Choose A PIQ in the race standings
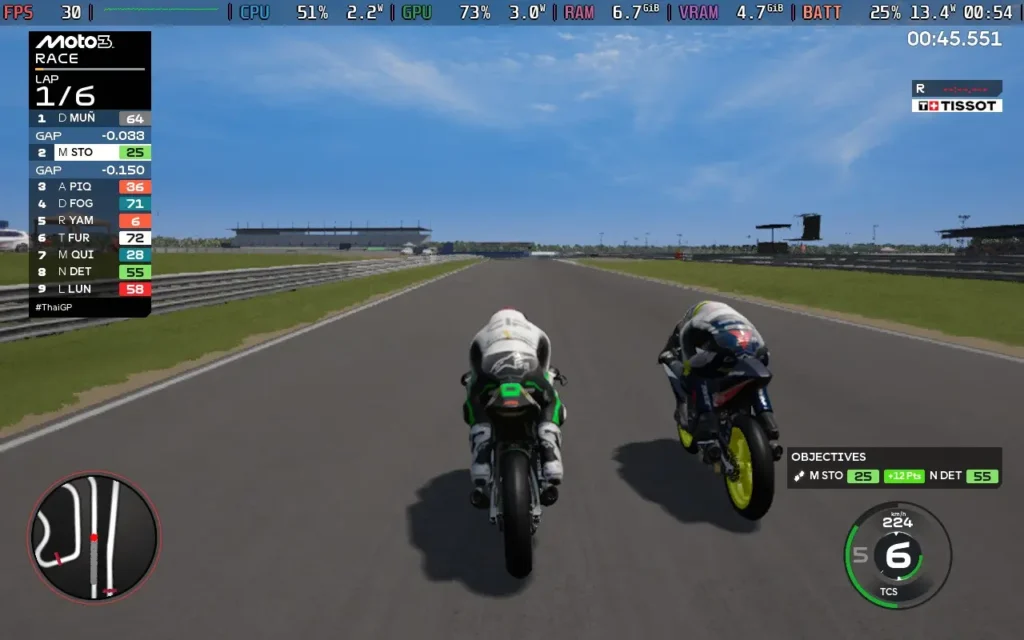This screenshot has width=1024, height=640. [91, 187]
